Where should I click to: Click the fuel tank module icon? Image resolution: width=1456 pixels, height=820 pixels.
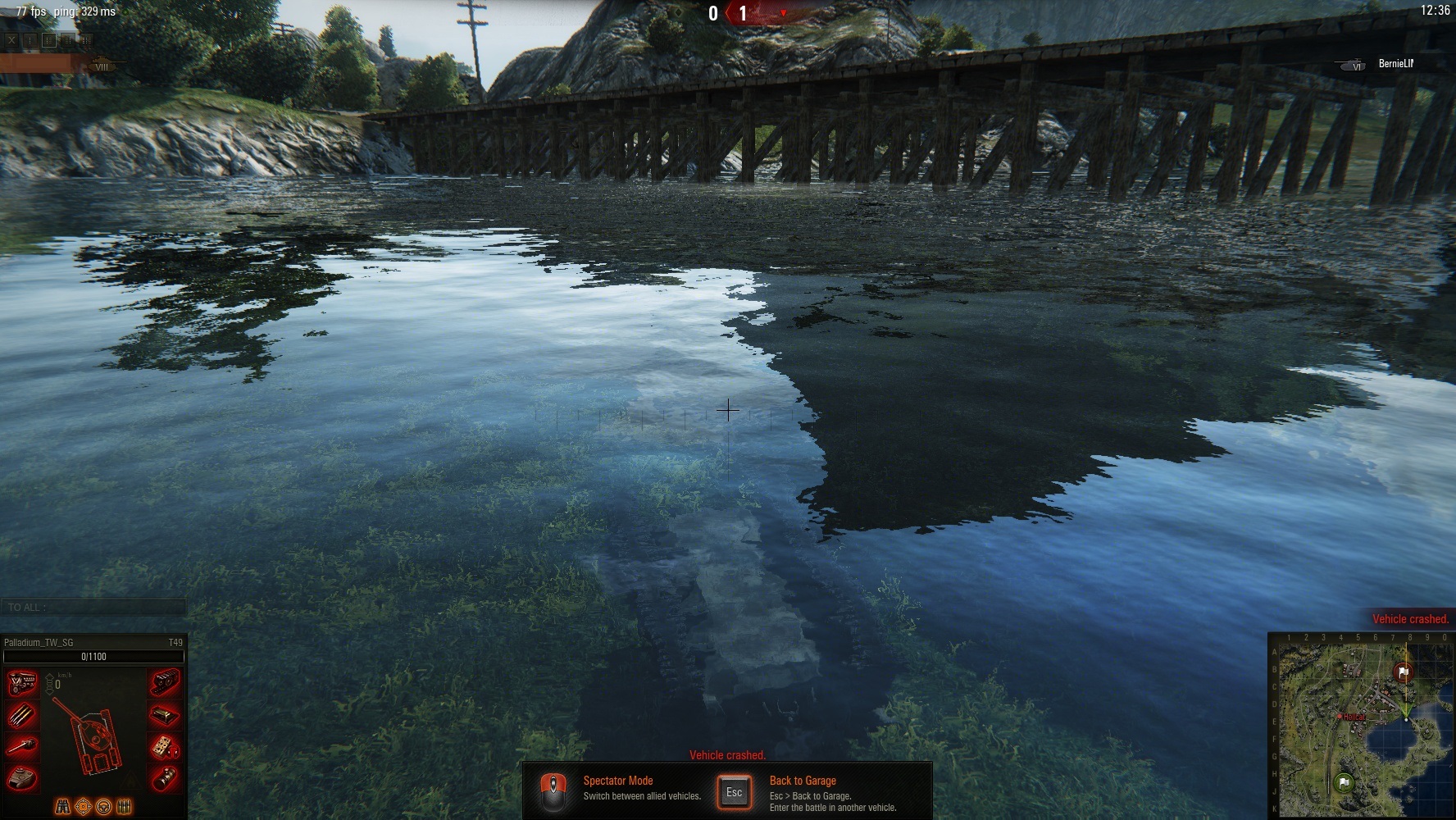pos(165,715)
